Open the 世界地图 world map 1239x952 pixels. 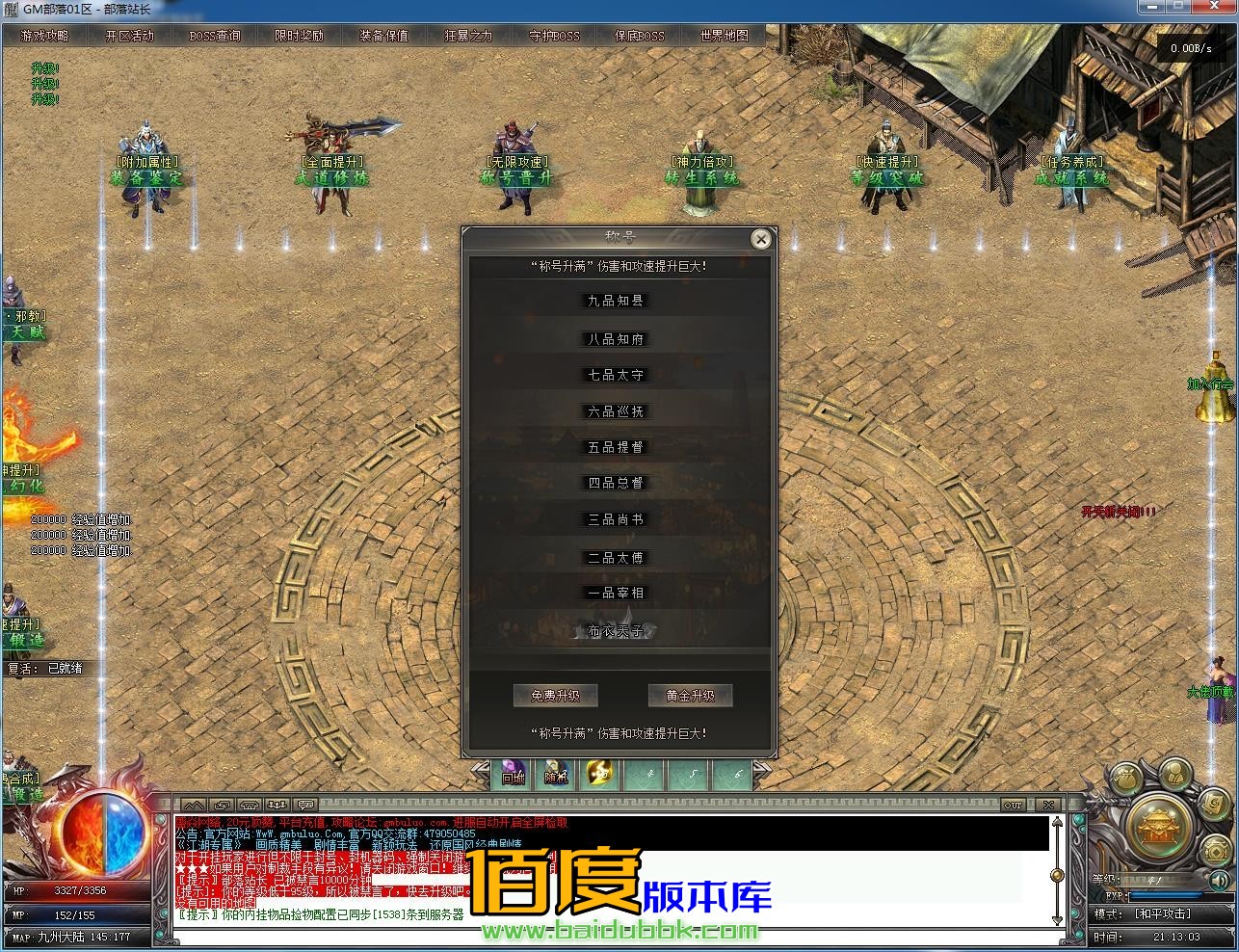[x=724, y=36]
